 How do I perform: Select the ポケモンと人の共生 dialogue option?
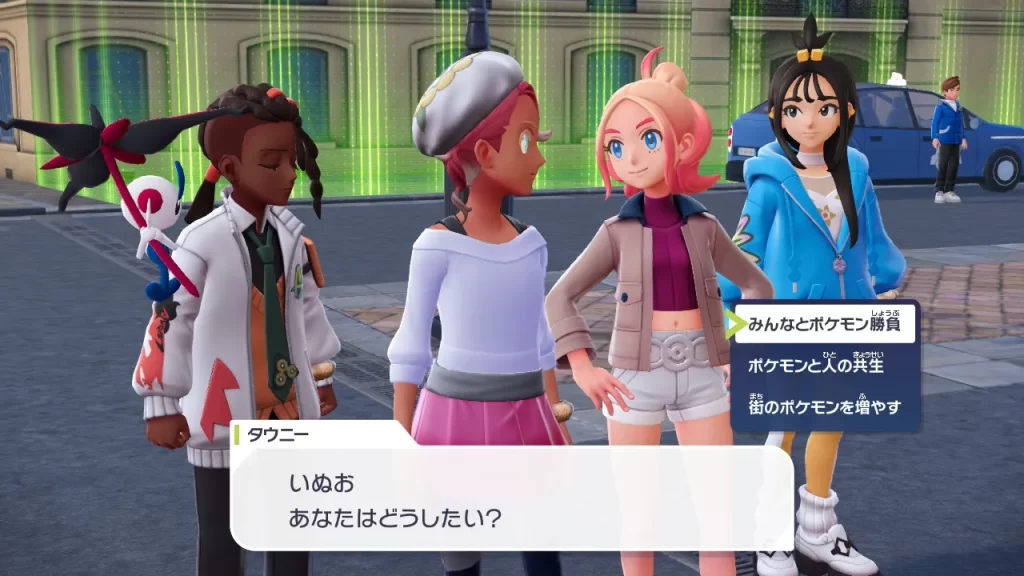815,366
